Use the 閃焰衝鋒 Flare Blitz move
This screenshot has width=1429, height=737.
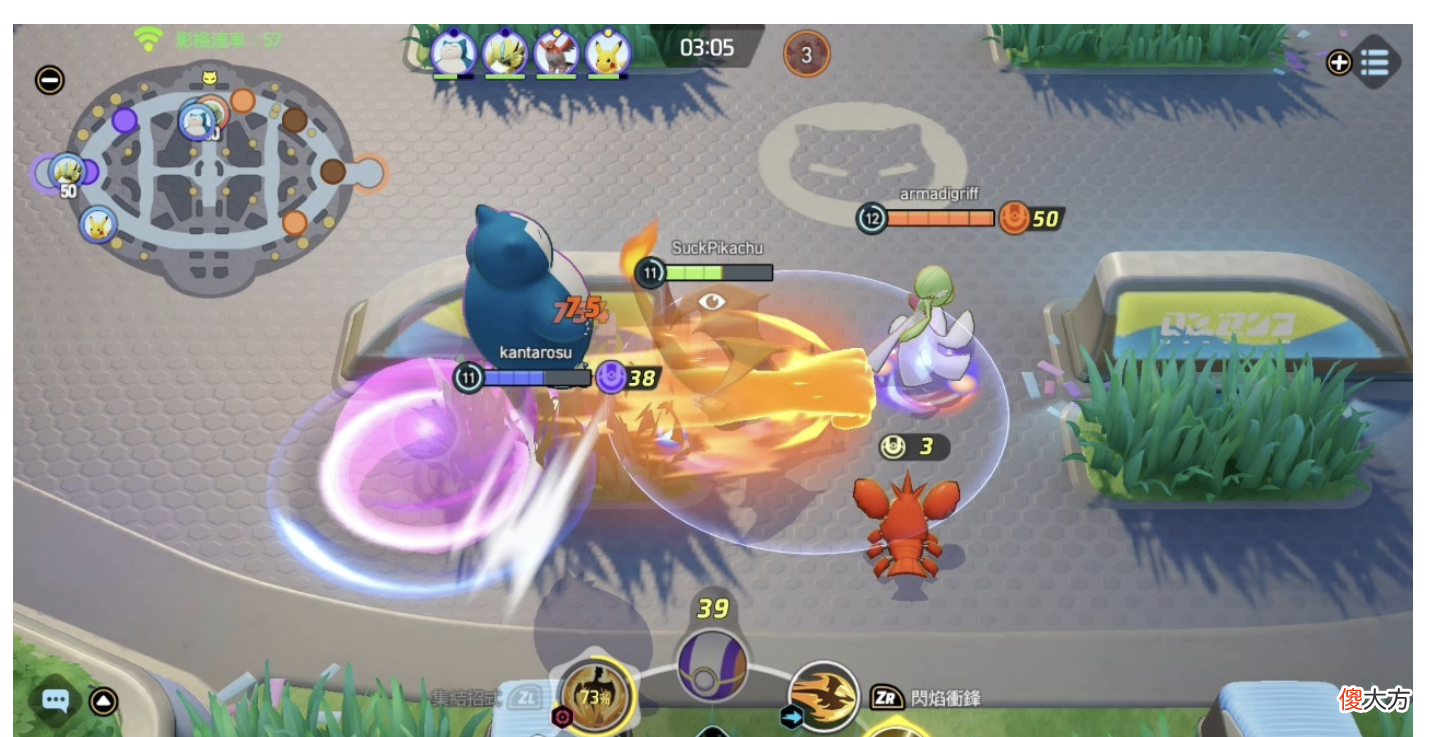click(824, 695)
